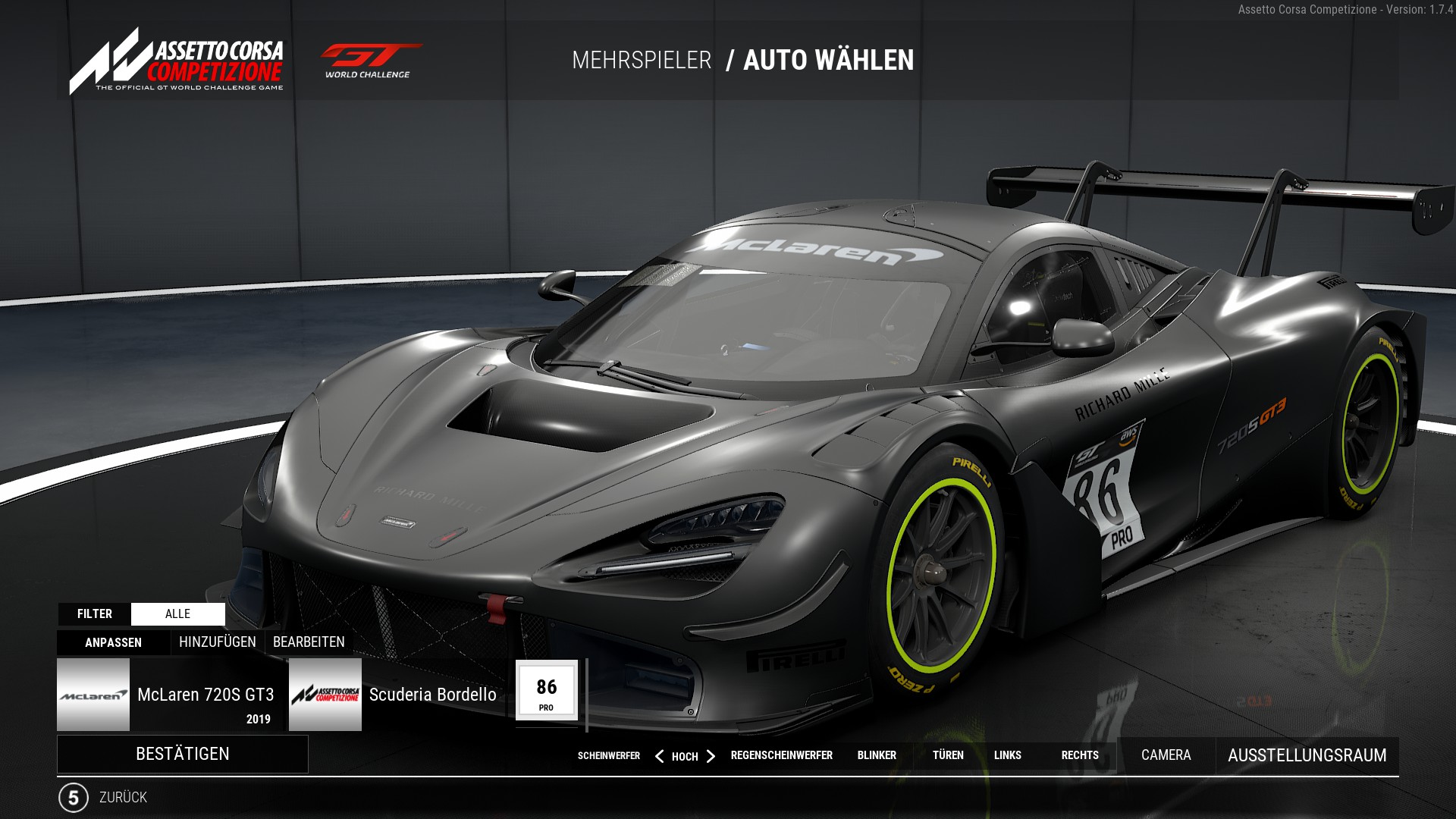Switch environment via Ausstellungsraum button
The height and width of the screenshot is (819, 1456).
click(x=1307, y=755)
